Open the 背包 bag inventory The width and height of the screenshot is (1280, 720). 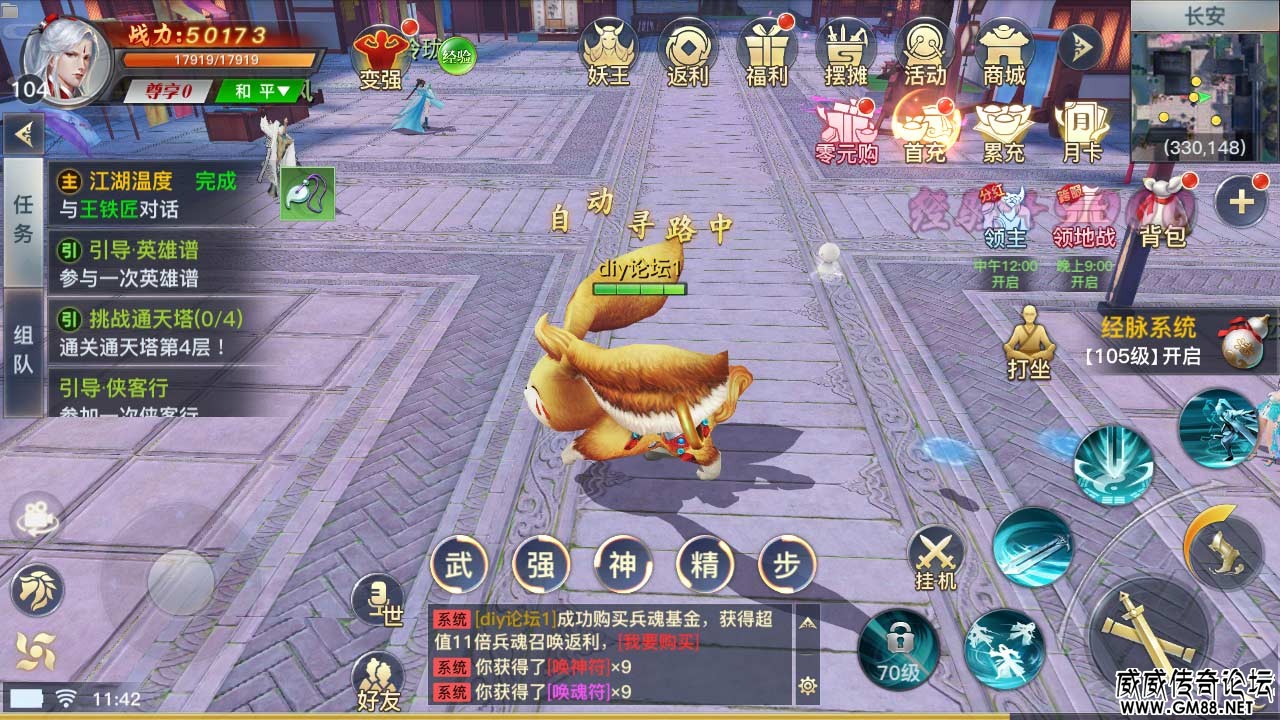[1163, 210]
